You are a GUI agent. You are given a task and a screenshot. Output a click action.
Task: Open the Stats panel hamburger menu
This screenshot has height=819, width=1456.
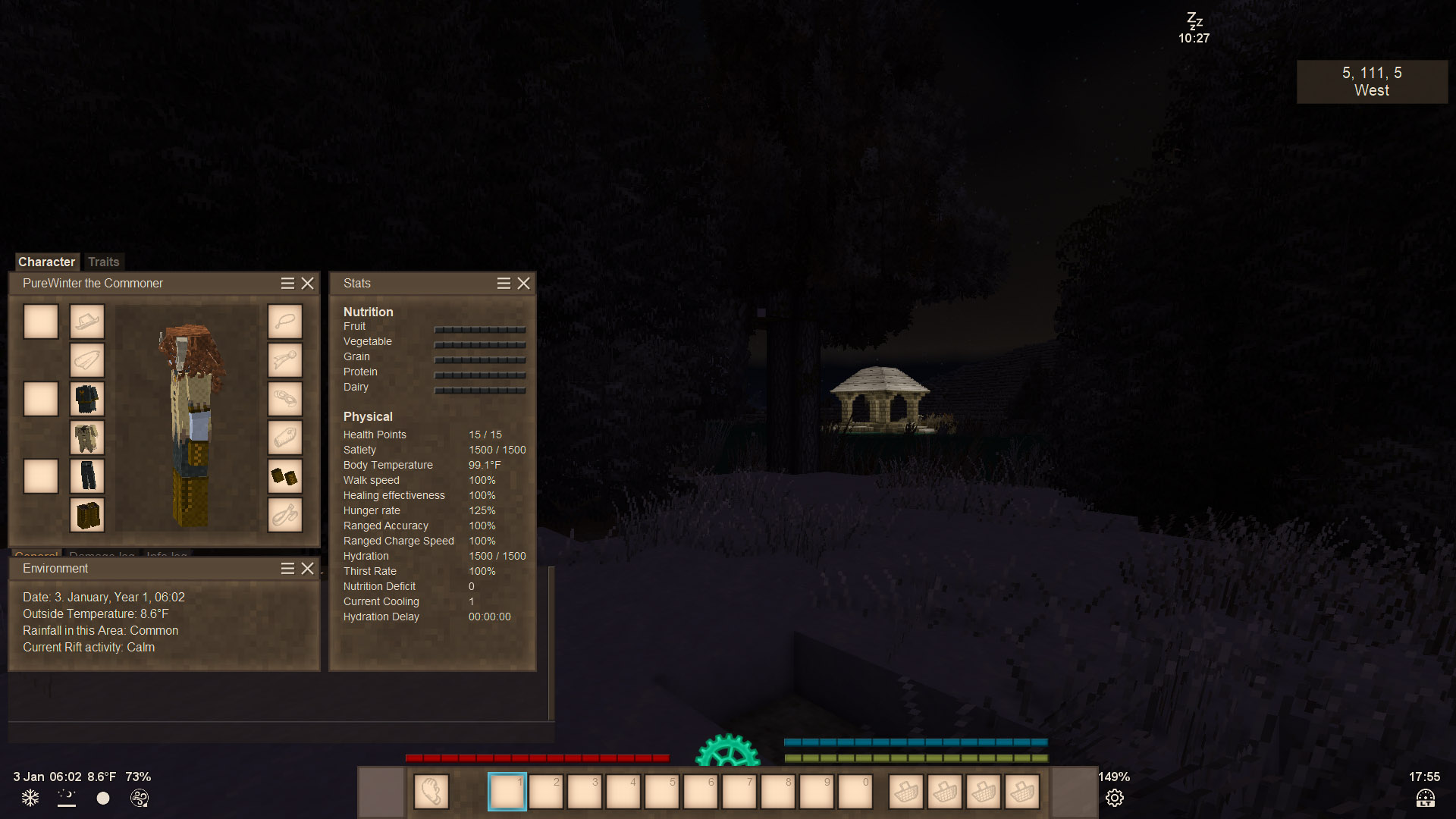tap(504, 283)
